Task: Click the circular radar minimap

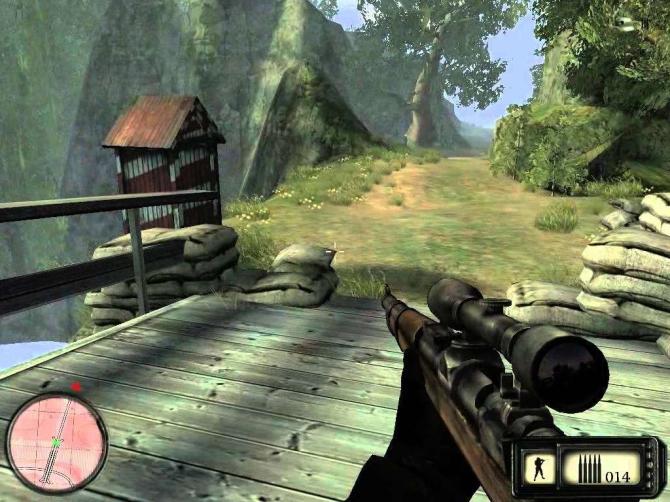Action: pyautogui.click(x=56, y=442)
